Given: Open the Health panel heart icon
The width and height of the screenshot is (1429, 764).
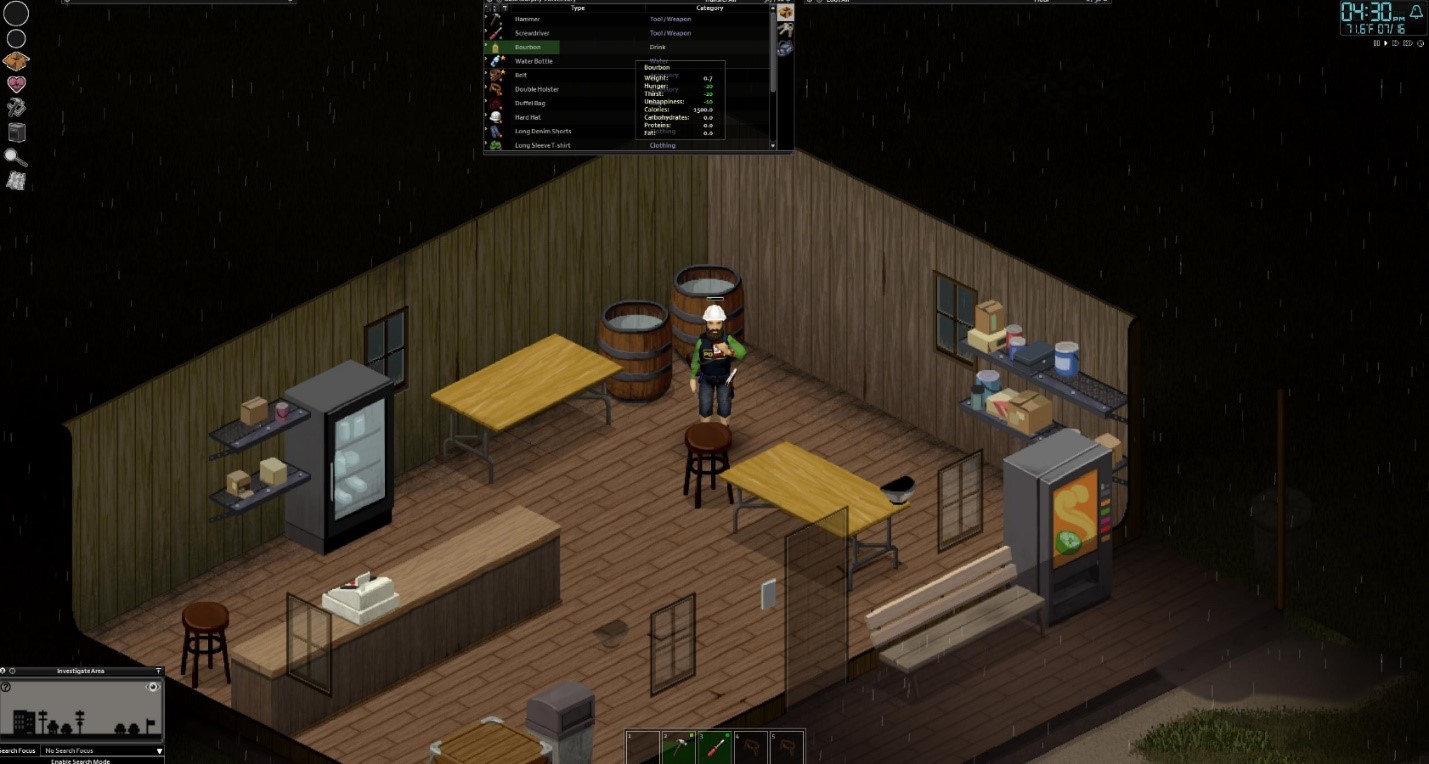Looking at the screenshot, I should [x=16, y=85].
